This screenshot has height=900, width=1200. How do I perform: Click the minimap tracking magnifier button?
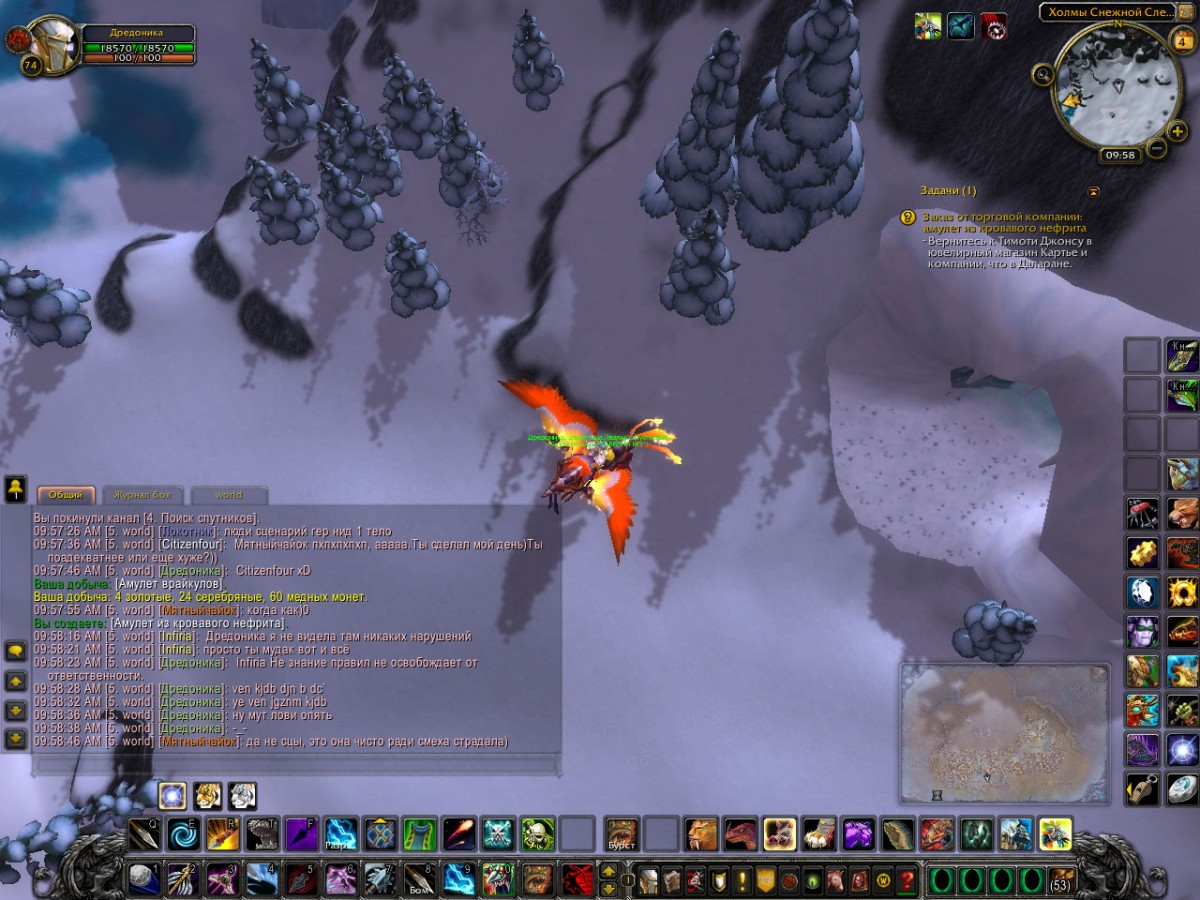click(1043, 73)
